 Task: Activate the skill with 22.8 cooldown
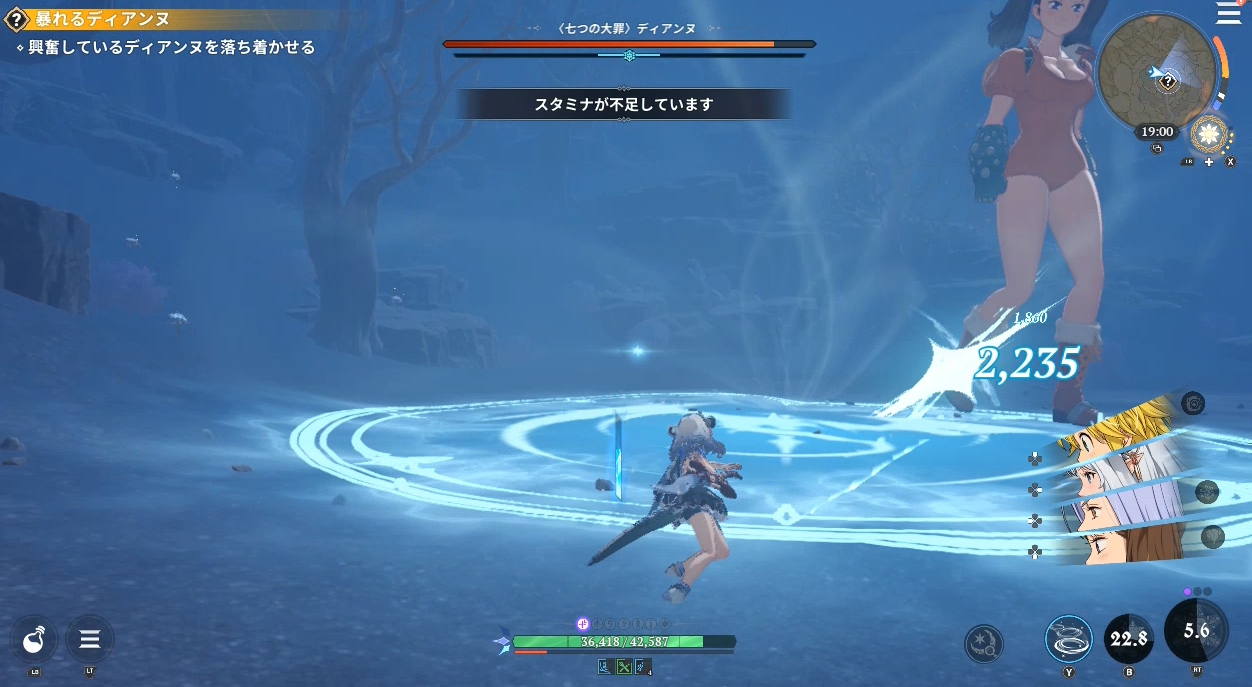[1128, 639]
